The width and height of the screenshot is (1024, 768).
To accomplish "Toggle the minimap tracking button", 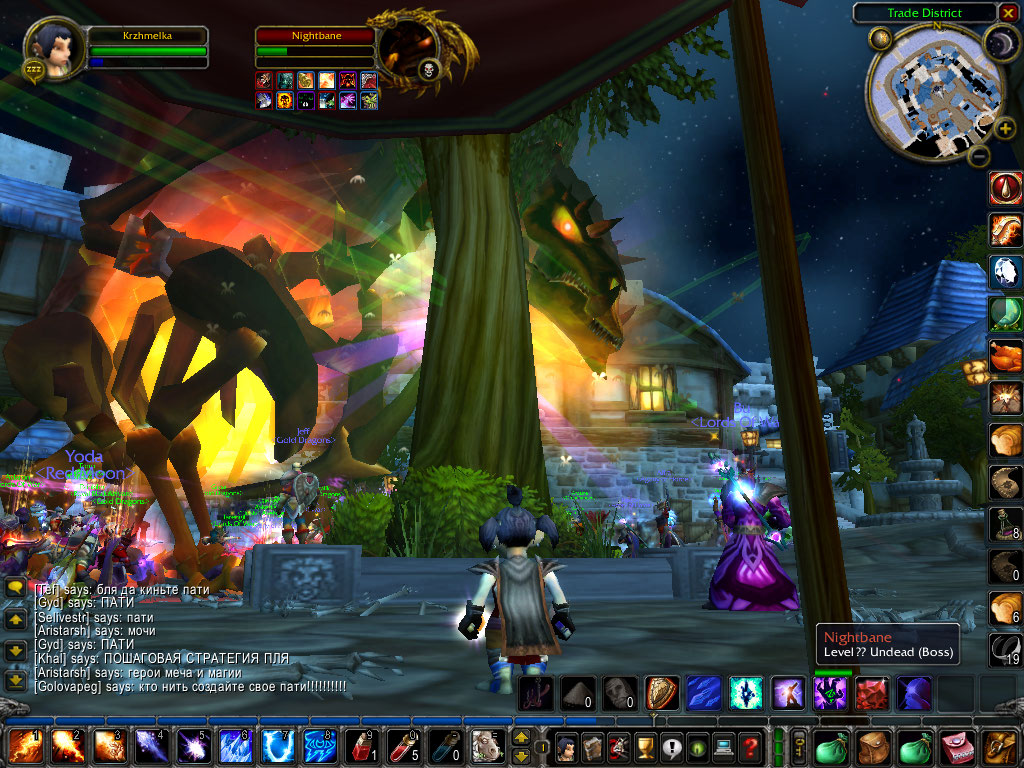I will tap(881, 39).
